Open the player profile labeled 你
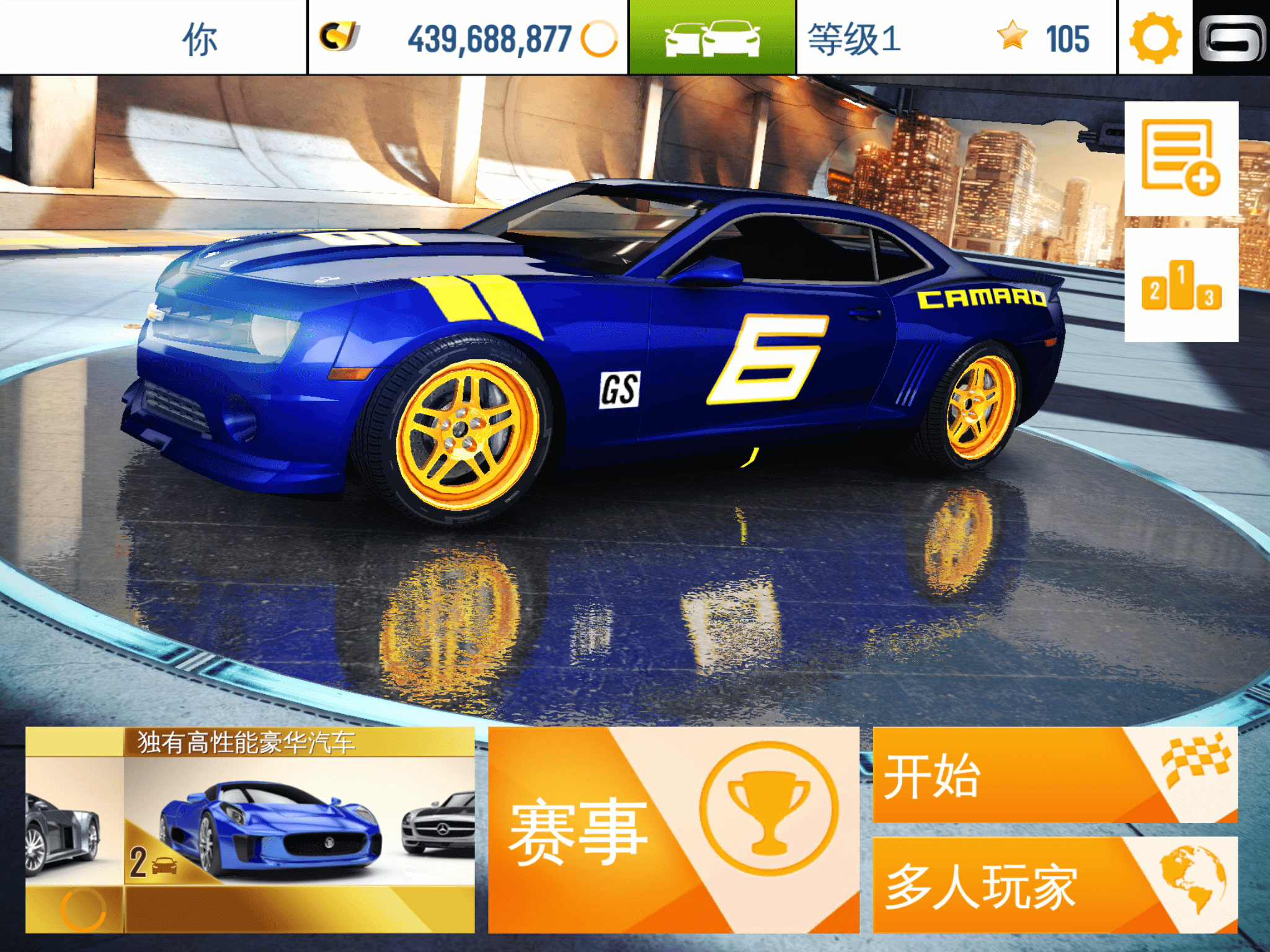Viewport: 1270px width, 952px height. pyautogui.click(x=153, y=37)
